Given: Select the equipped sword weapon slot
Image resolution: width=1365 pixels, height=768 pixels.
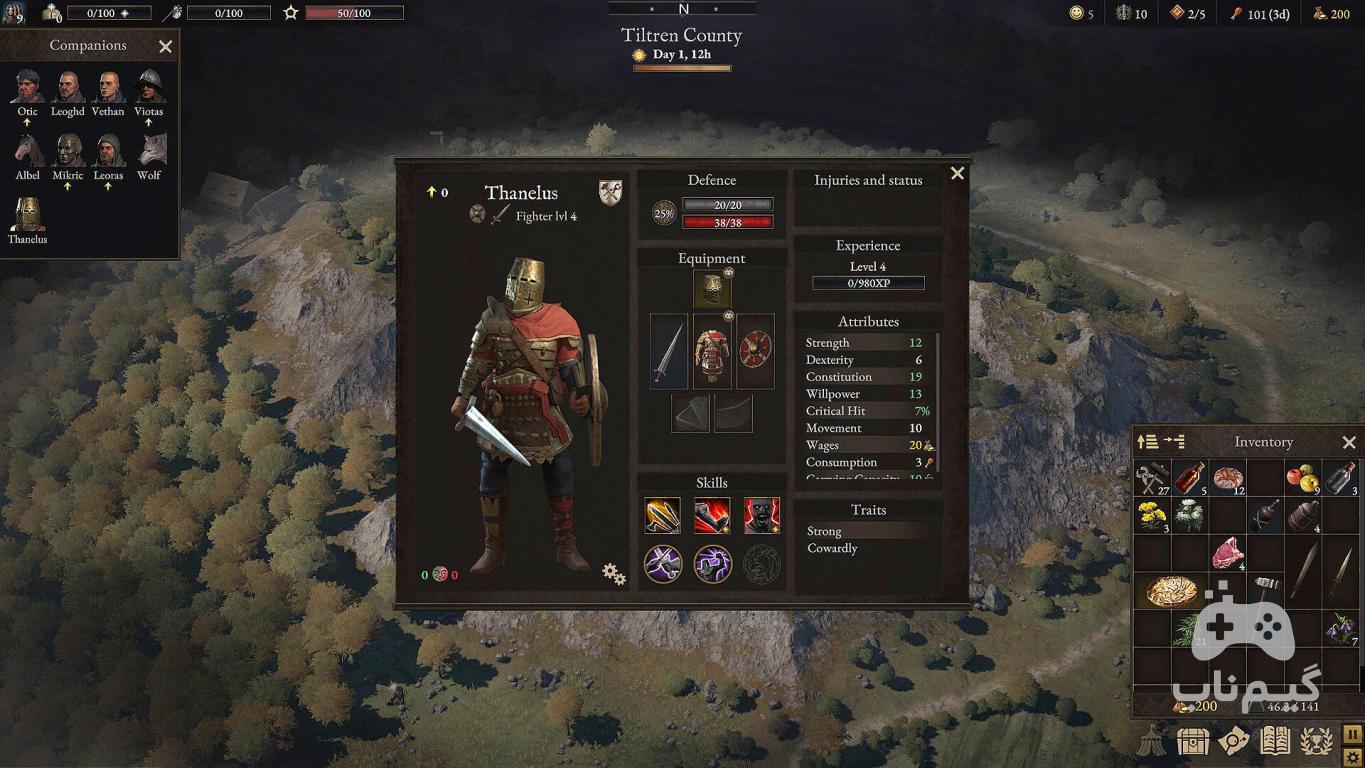Looking at the screenshot, I should click(668, 352).
